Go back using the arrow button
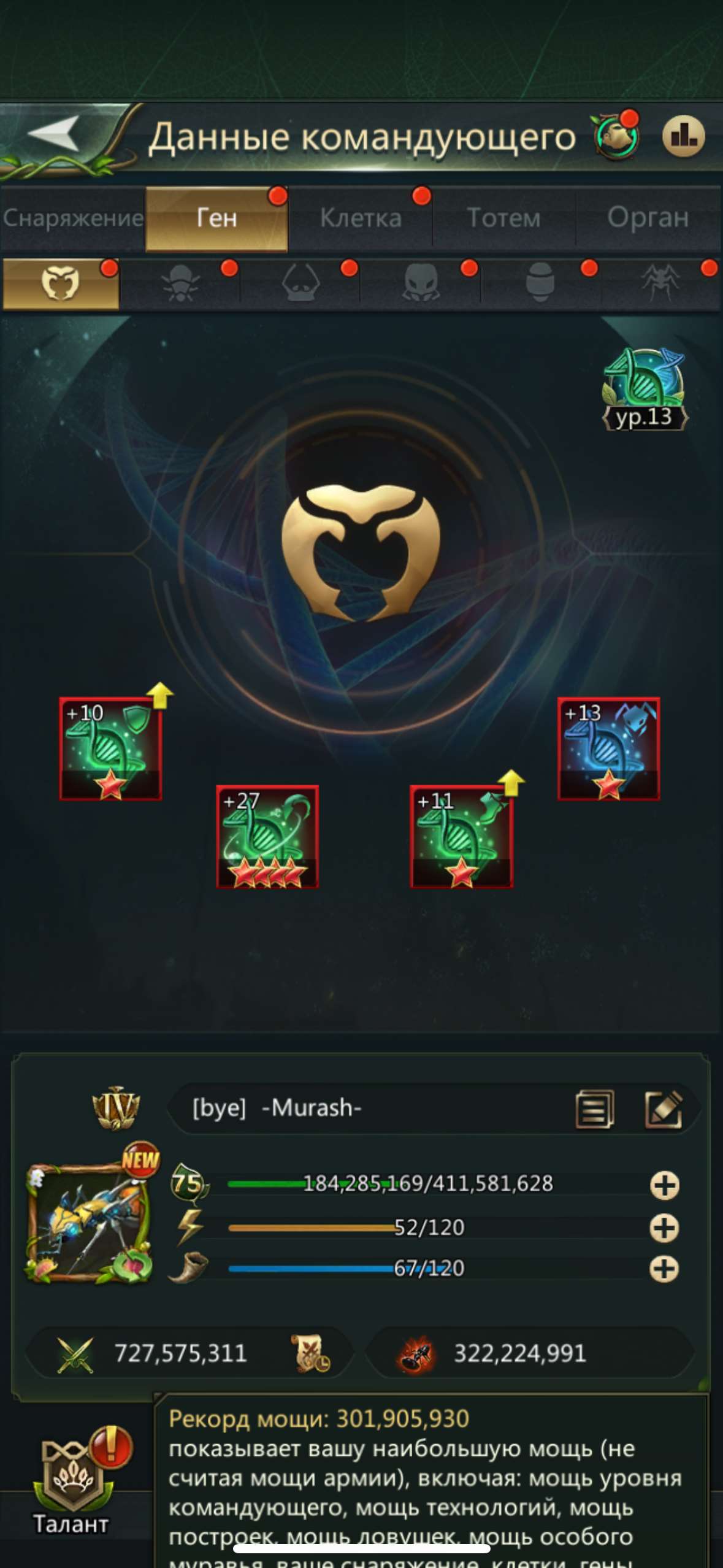The width and height of the screenshot is (723, 1568). coord(54,133)
